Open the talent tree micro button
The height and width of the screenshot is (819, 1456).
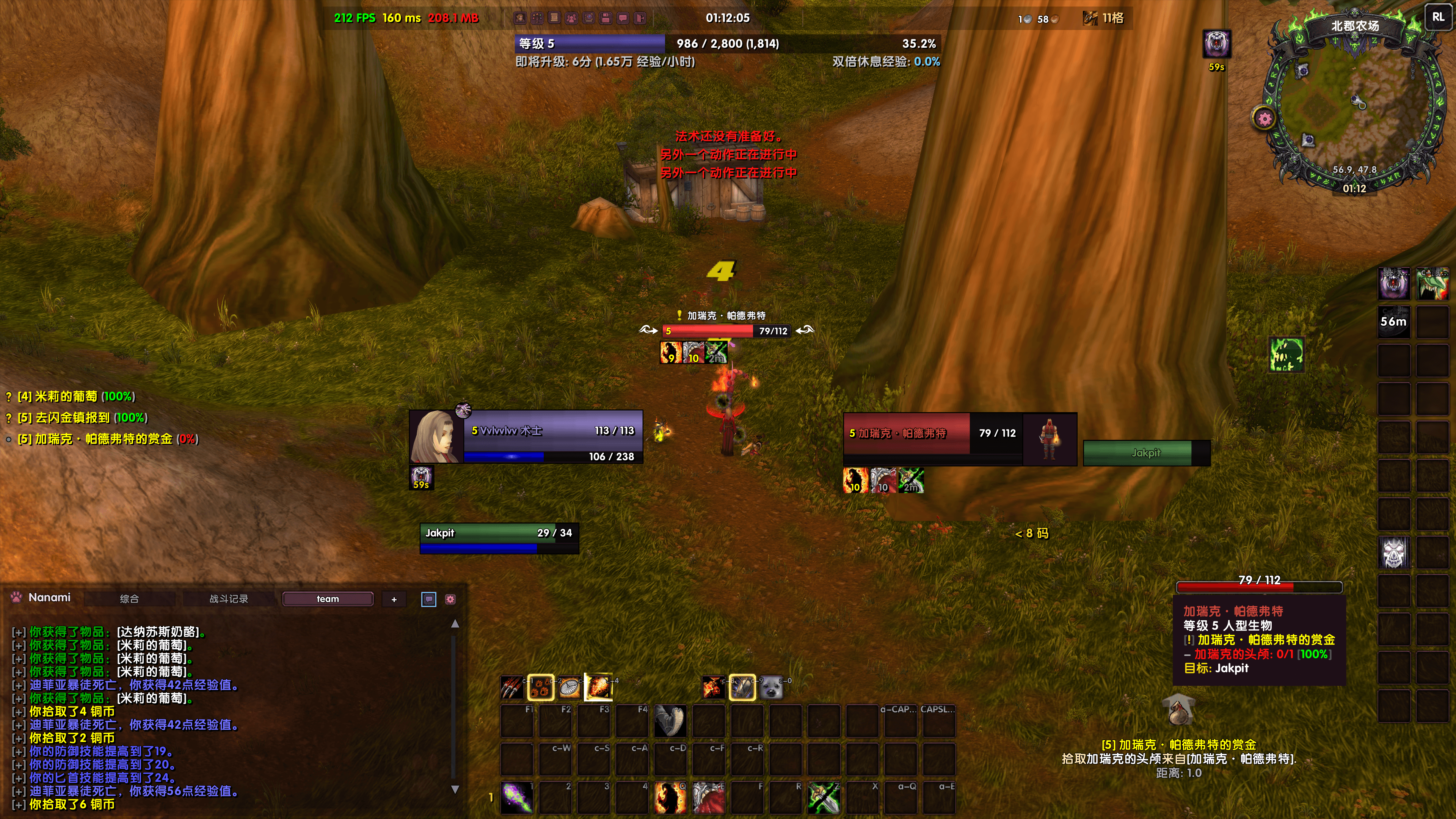537,18
